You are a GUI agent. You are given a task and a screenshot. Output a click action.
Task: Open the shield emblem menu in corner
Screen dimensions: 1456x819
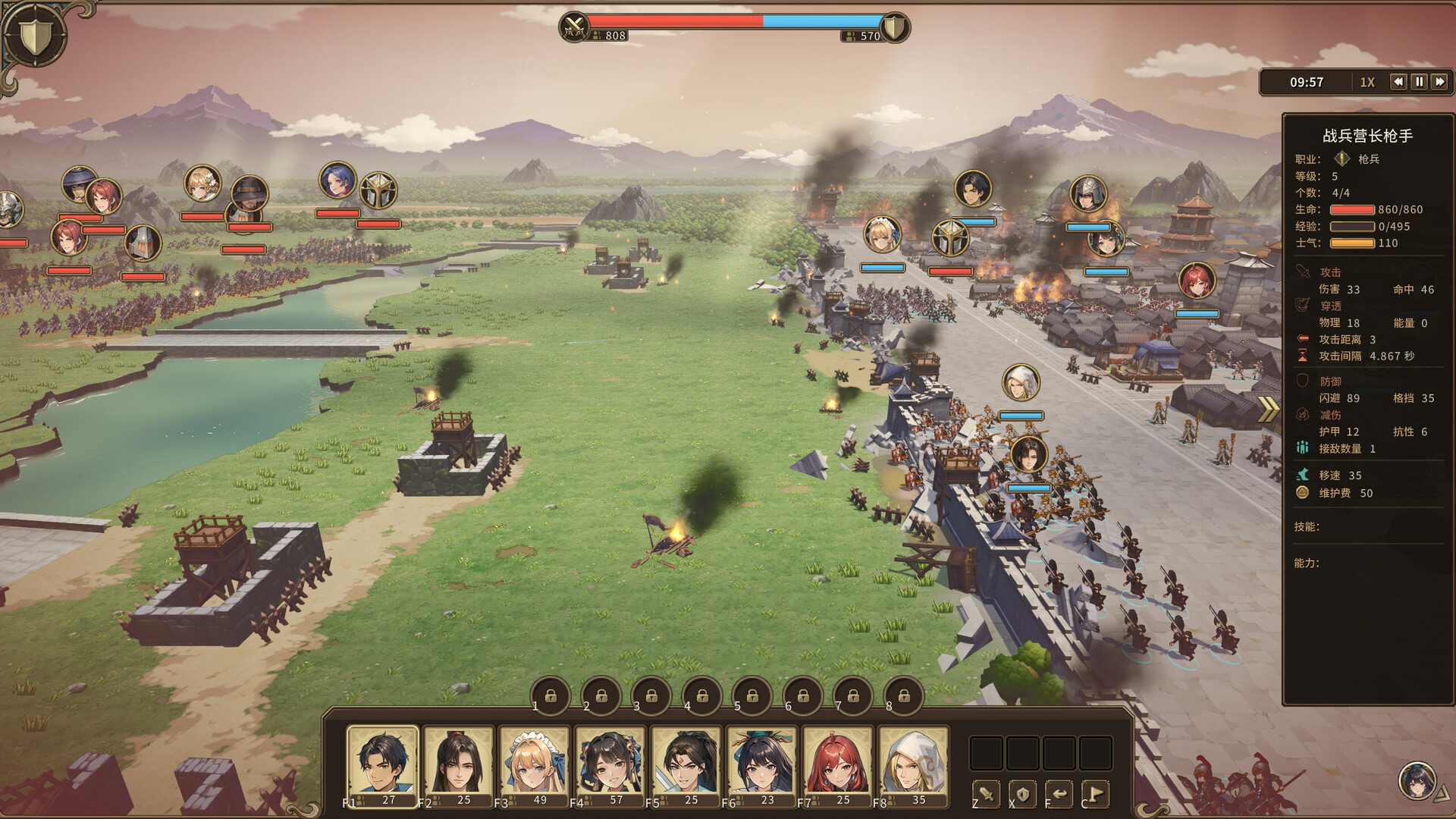[x=33, y=35]
